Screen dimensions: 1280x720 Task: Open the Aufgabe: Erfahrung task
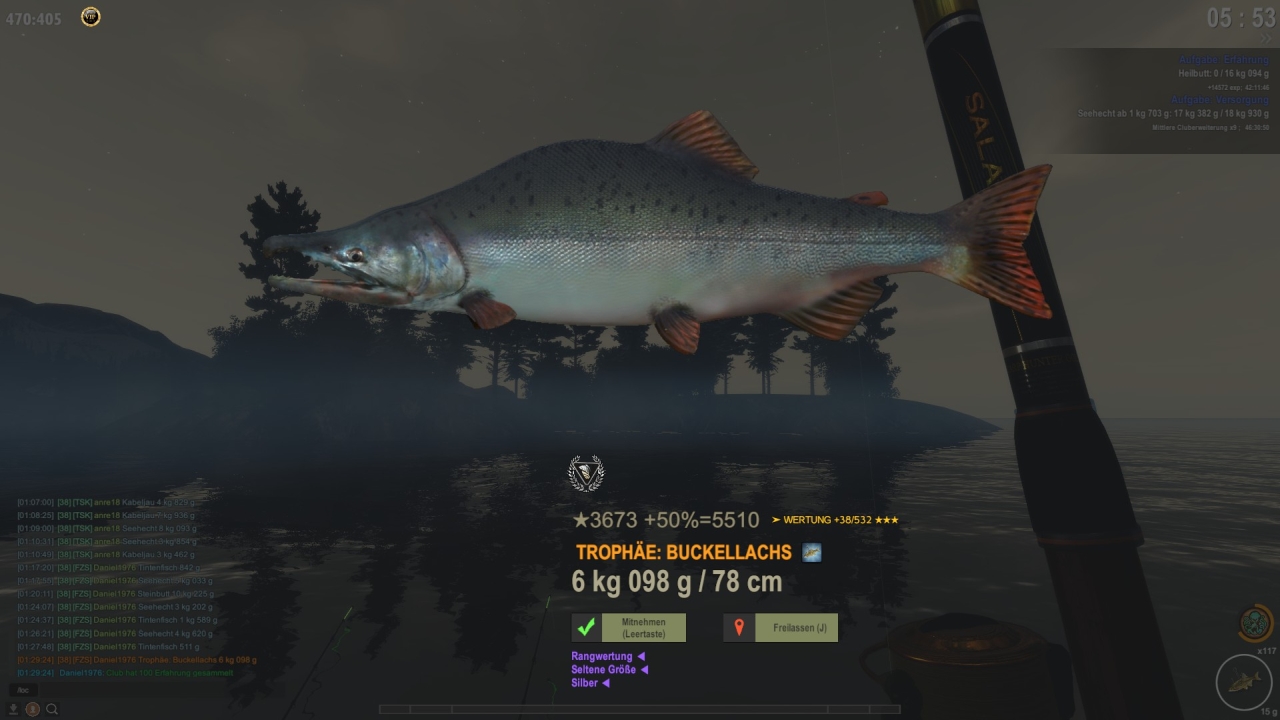[x=1223, y=60]
